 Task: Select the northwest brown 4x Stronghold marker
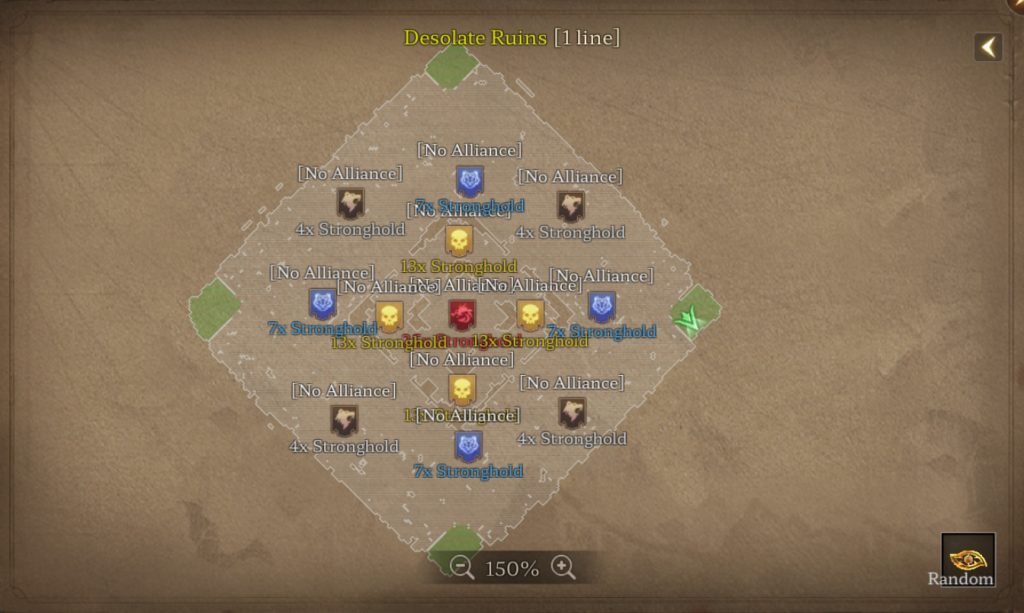pyautogui.click(x=349, y=204)
